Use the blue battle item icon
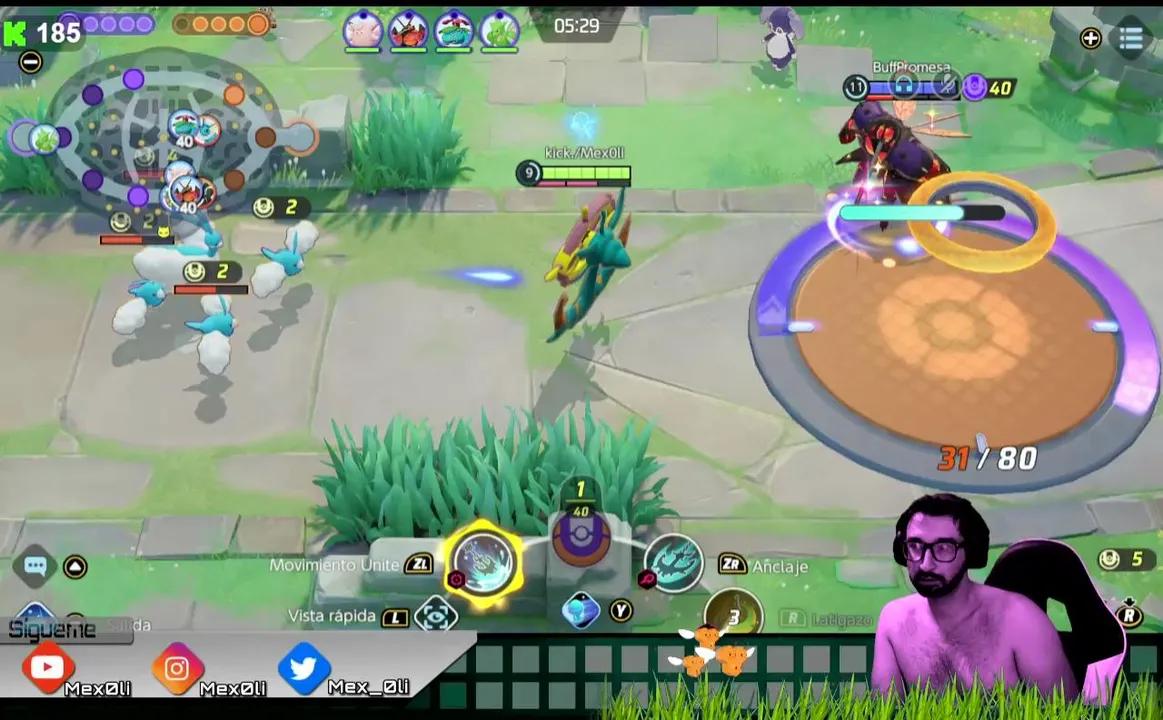This screenshot has height=720, width=1163. (x=581, y=610)
